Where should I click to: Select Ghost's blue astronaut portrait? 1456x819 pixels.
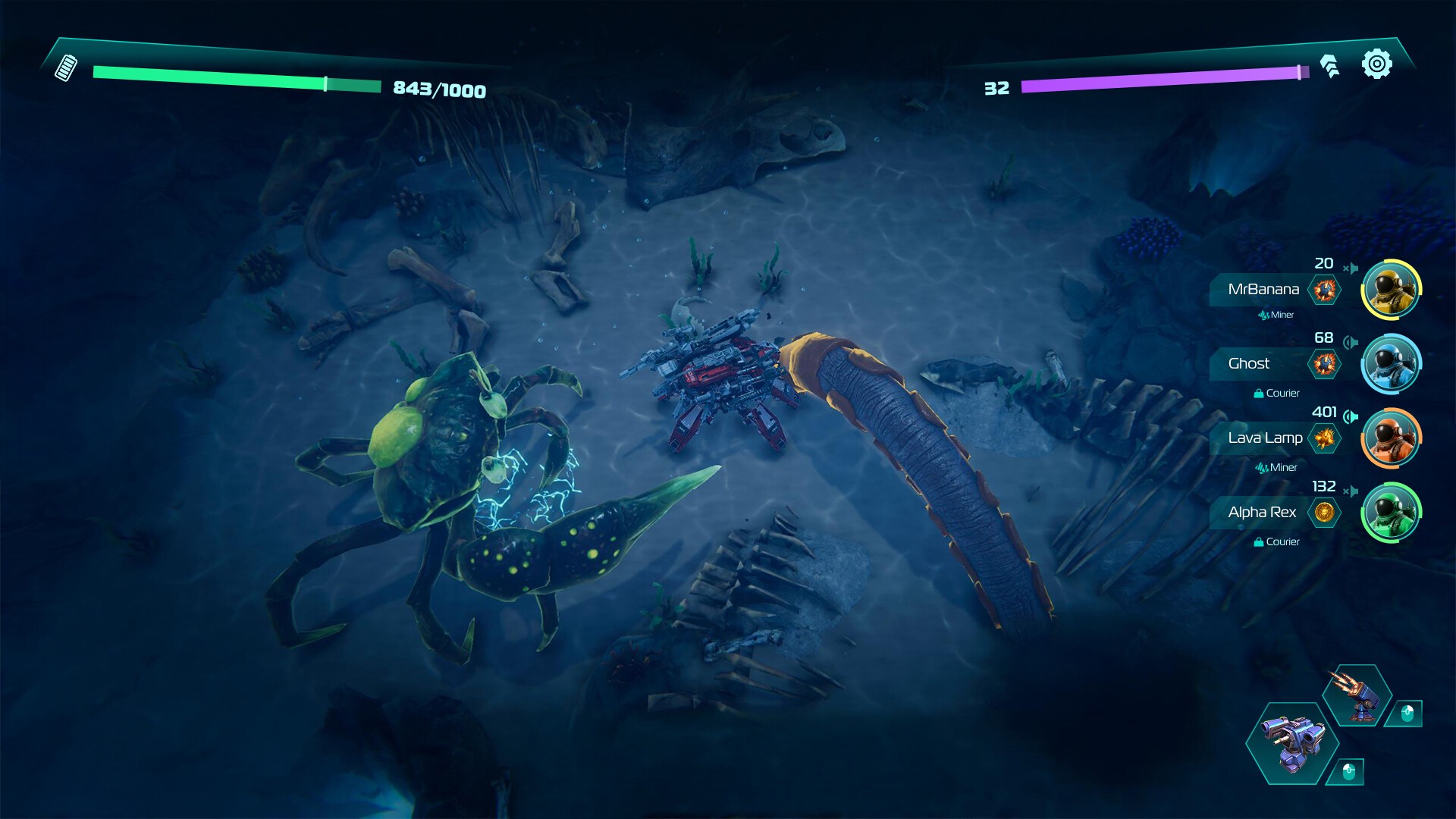[1391, 364]
